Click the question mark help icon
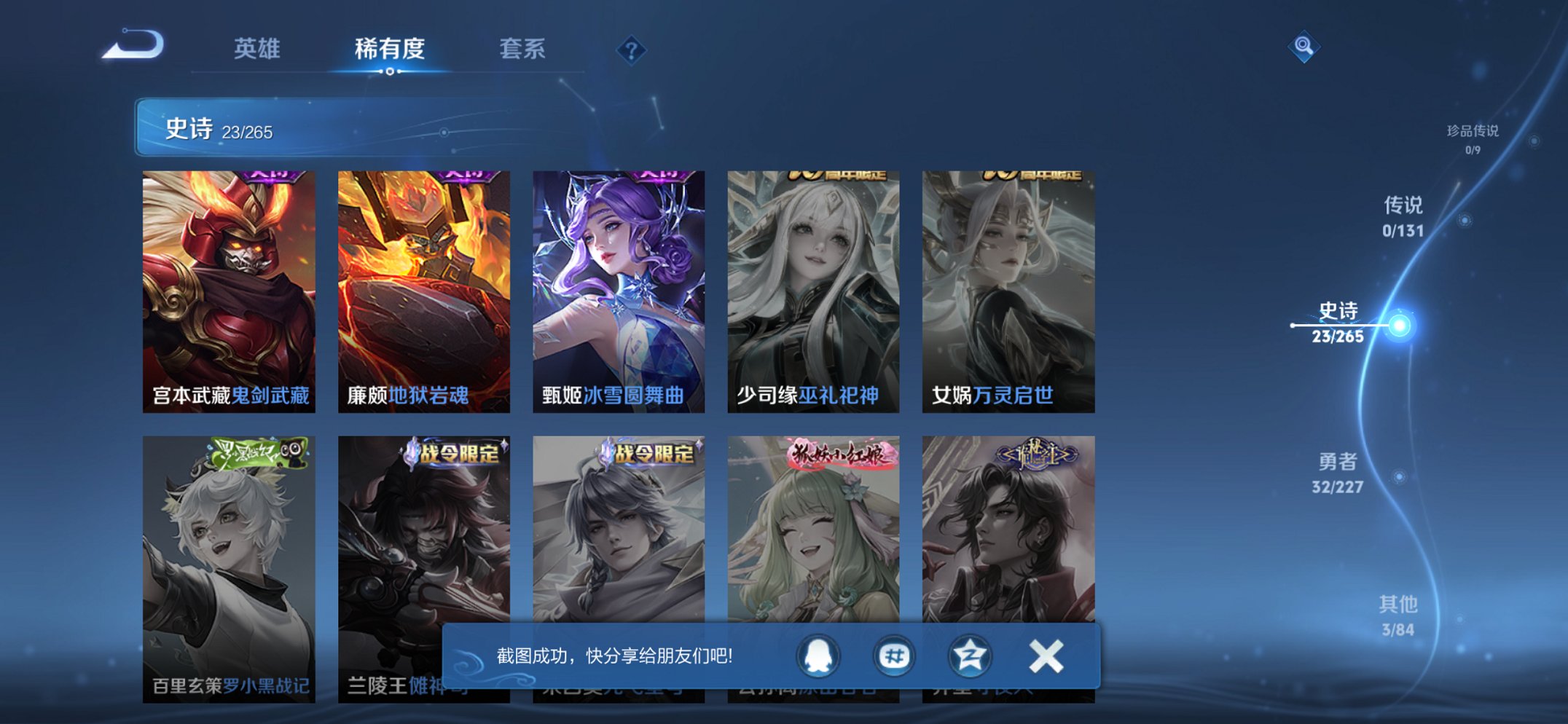The image size is (1568, 724). coord(633,50)
